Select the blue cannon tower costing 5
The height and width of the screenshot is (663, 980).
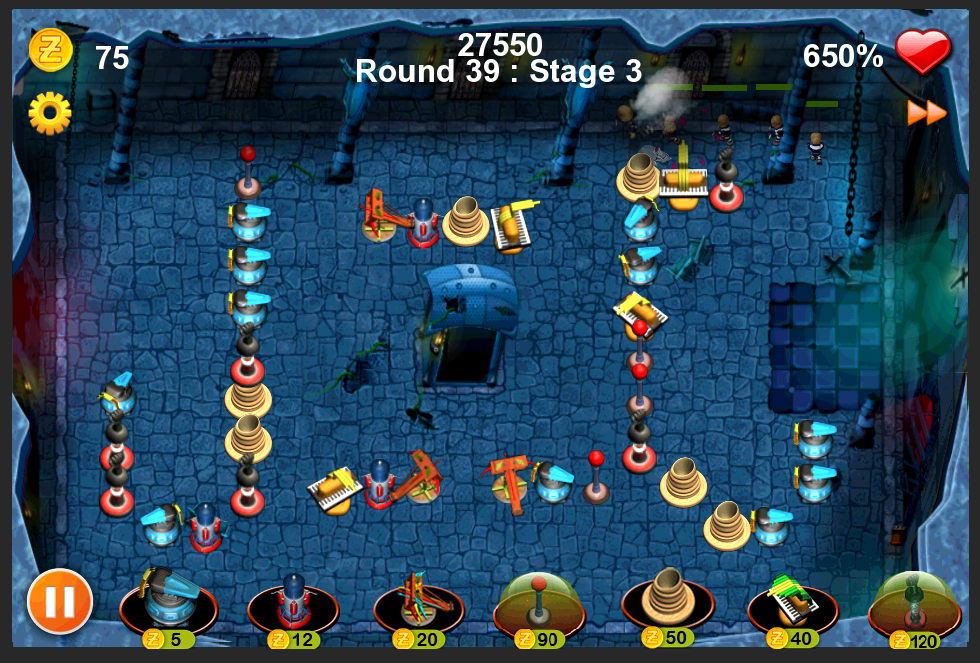(x=167, y=604)
